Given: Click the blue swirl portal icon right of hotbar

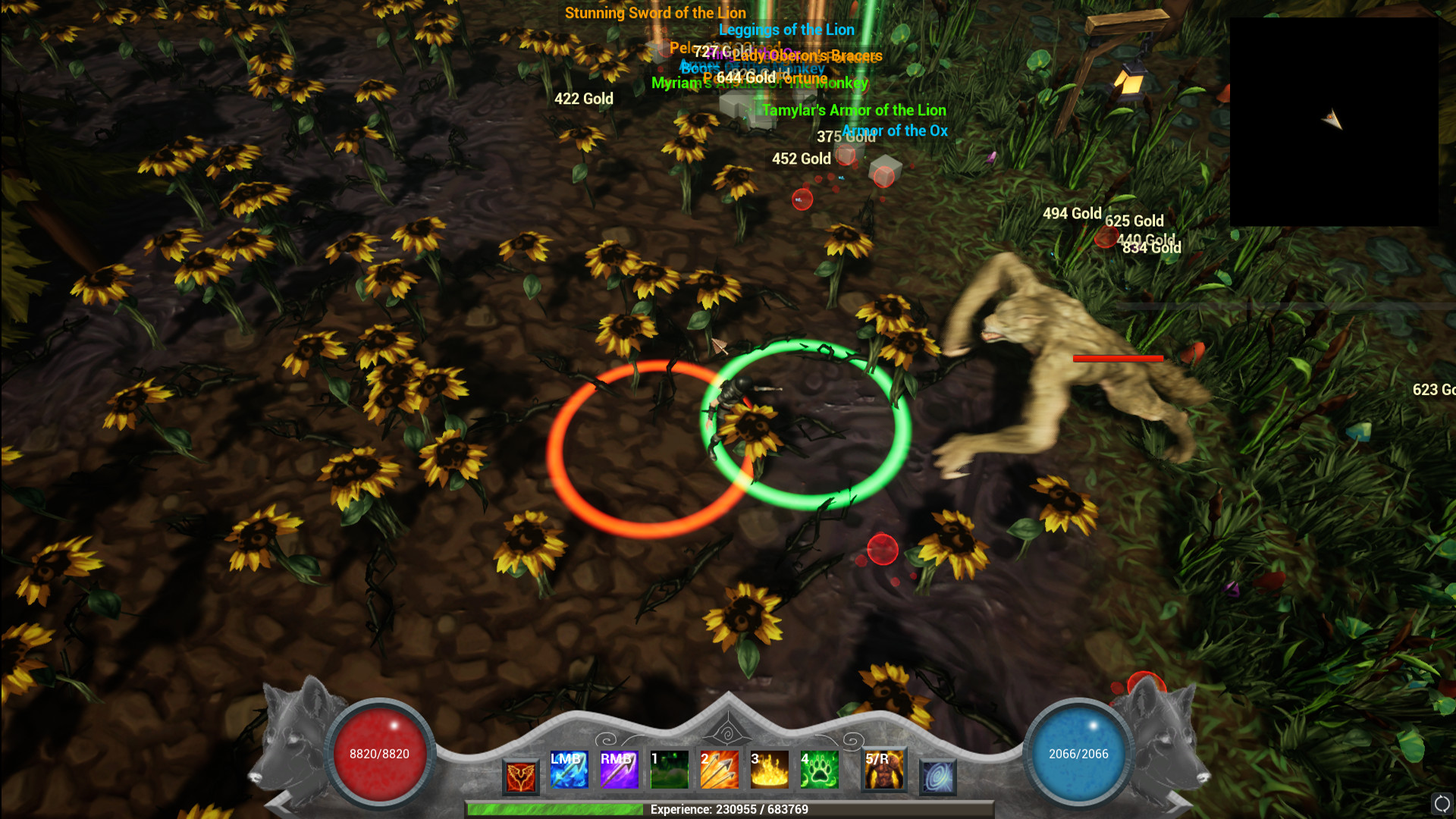Looking at the screenshot, I should pyautogui.click(x=937, y=775).
